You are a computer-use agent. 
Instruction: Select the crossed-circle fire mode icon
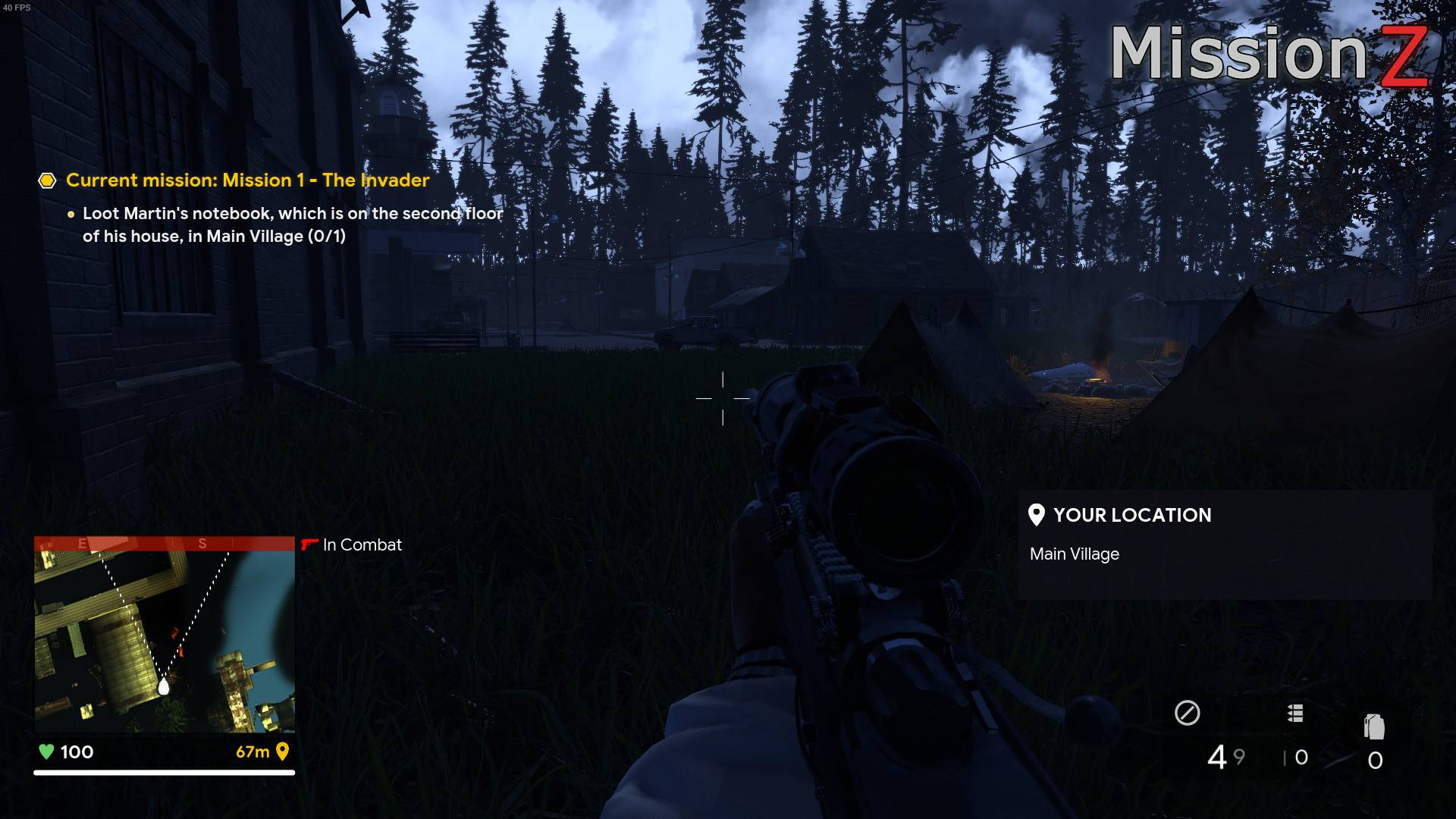(1187, 713)
